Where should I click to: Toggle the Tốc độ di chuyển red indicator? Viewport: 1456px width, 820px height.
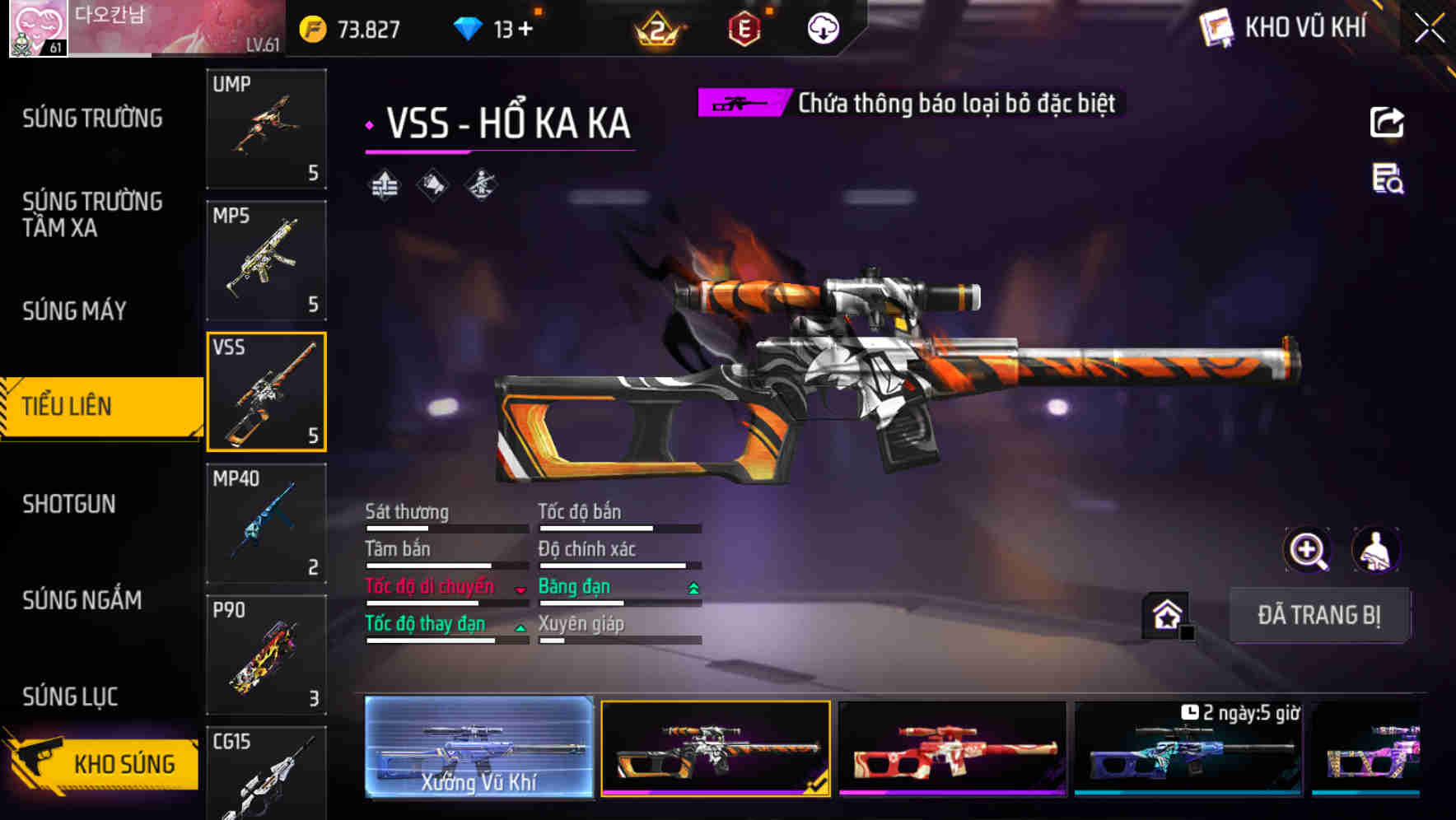(x=520, y=590)
